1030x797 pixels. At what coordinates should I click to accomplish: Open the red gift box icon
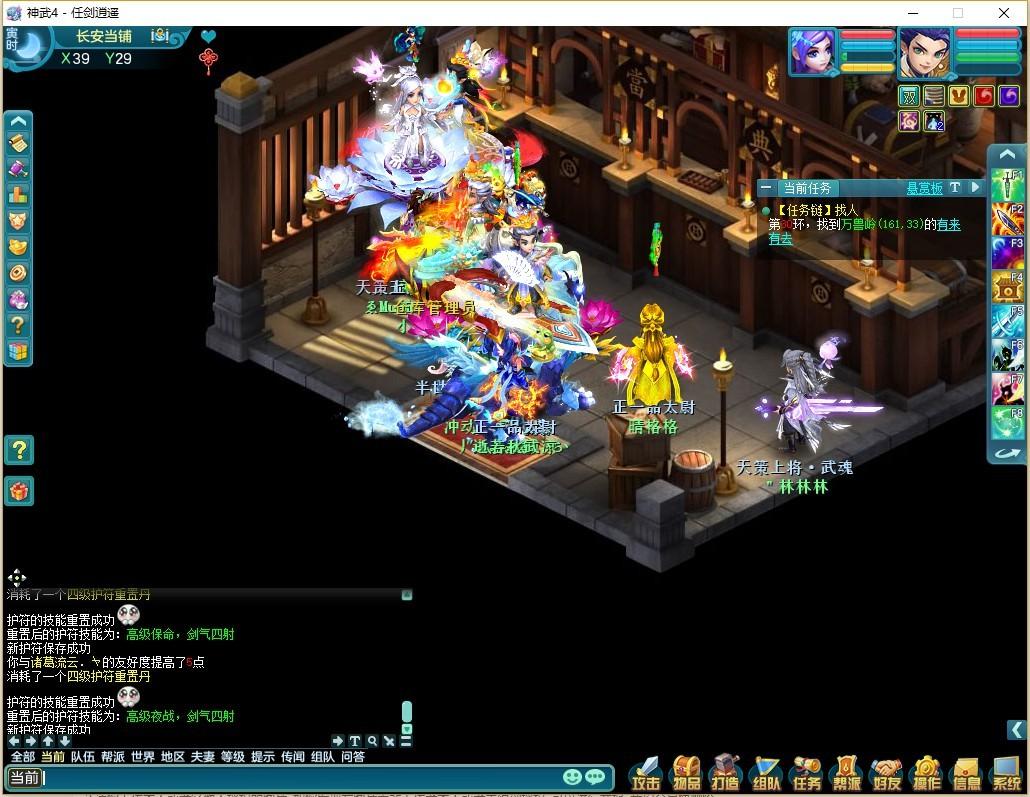[19, 490]
